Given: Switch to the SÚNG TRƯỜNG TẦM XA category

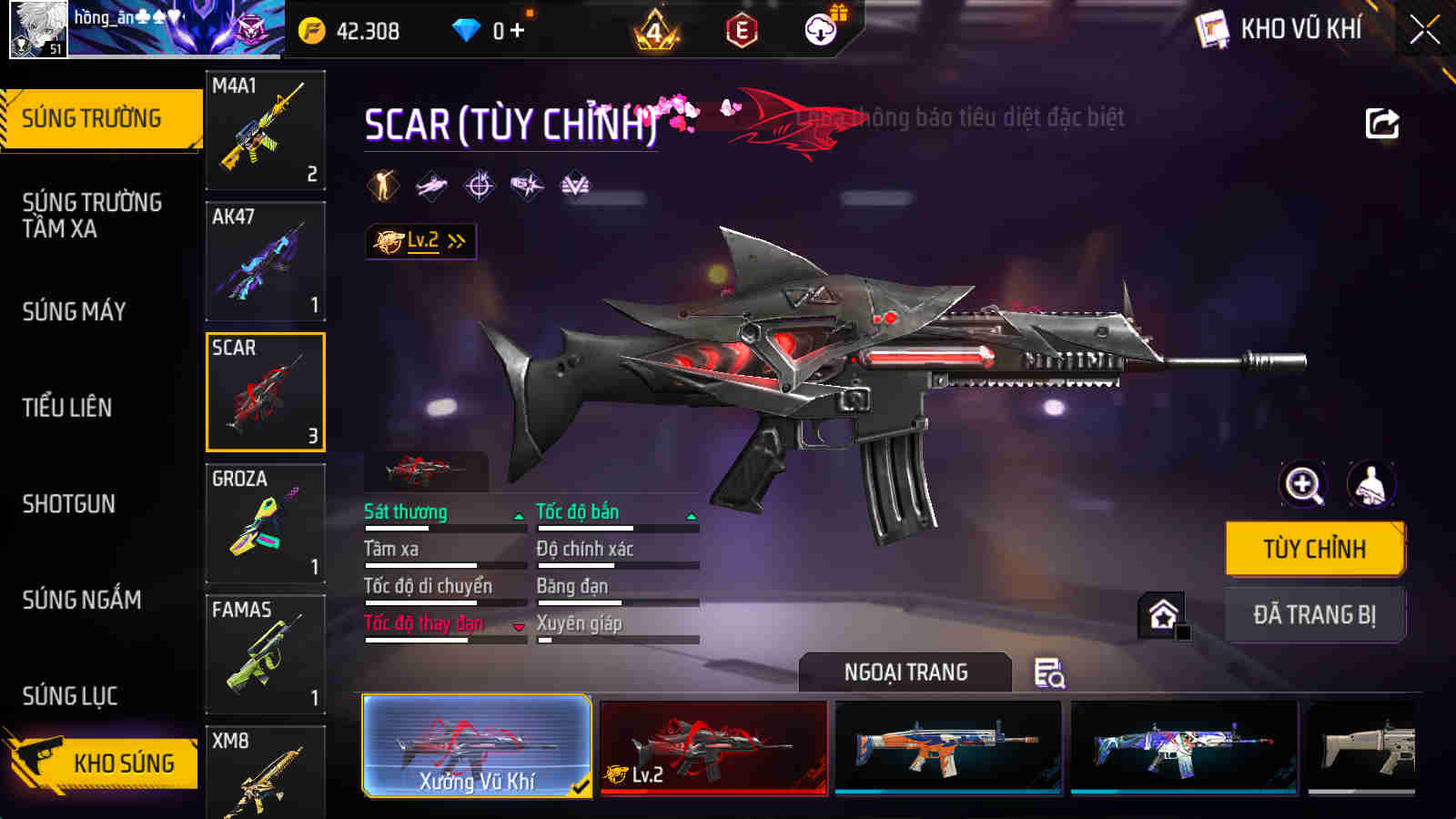Looking at the screenshot, I should click(x=91, y=216).
